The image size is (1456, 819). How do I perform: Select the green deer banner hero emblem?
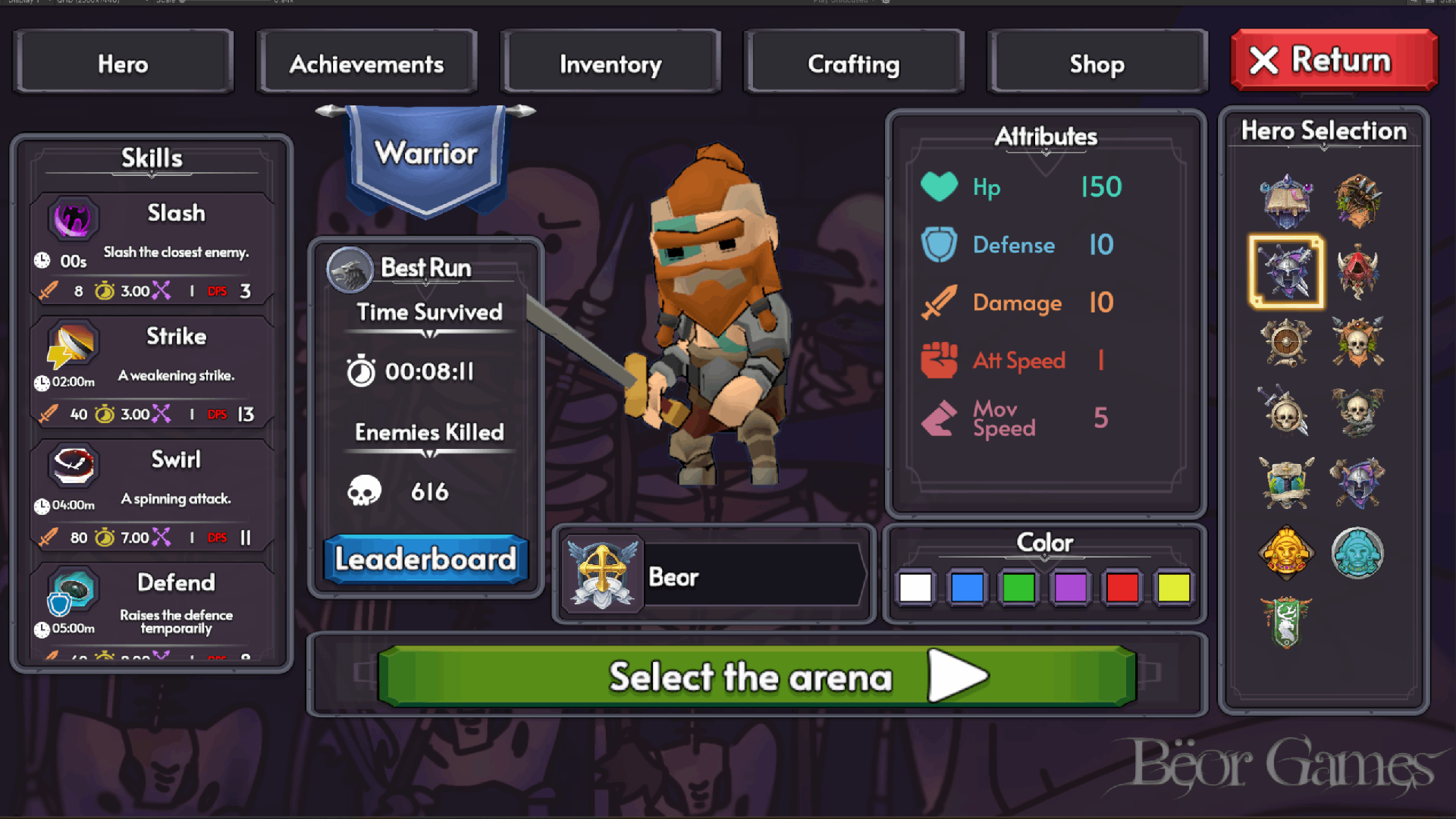1285,622
